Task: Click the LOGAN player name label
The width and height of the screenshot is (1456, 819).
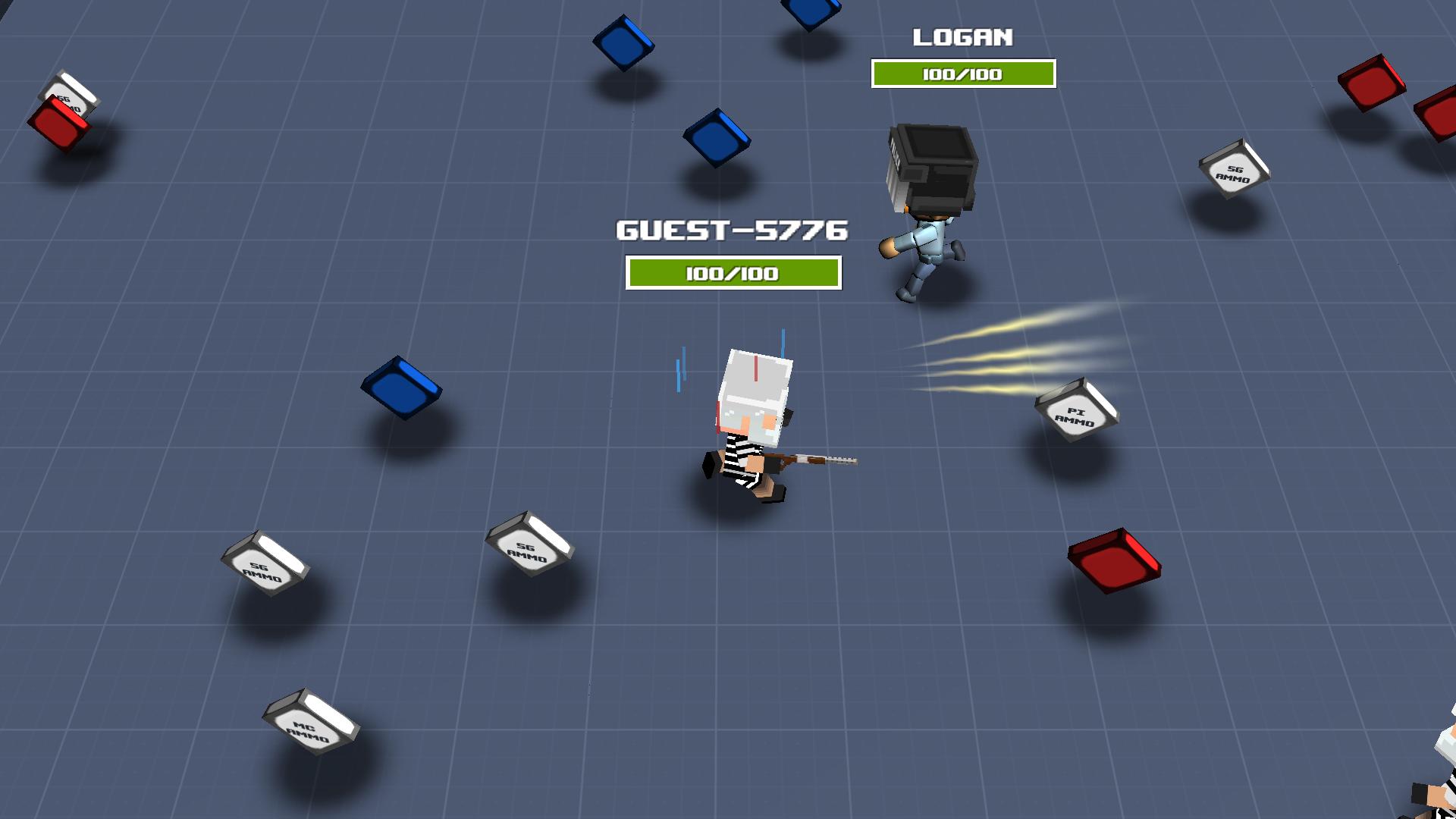Action: click(964, 36)
